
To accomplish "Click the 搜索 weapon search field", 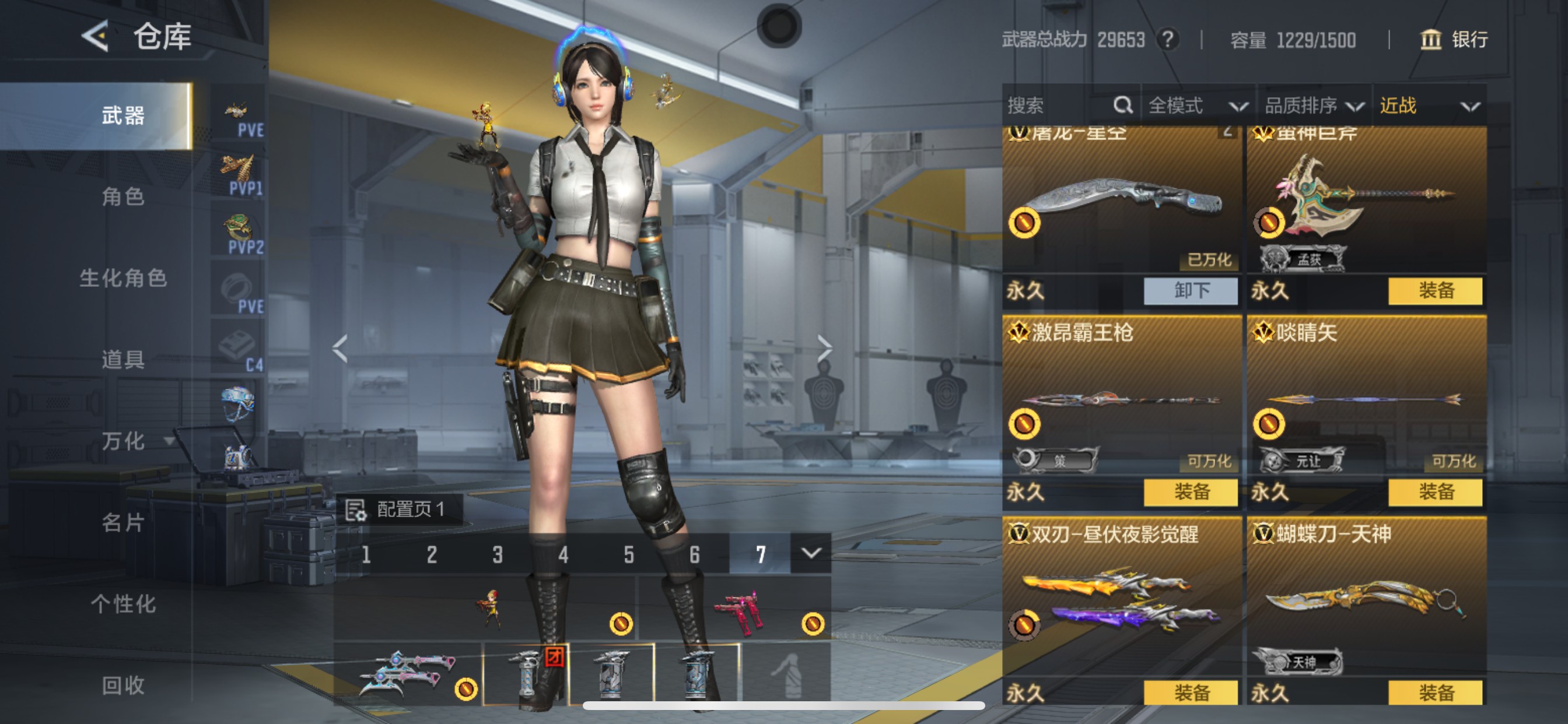I will tap(1059, 106).
